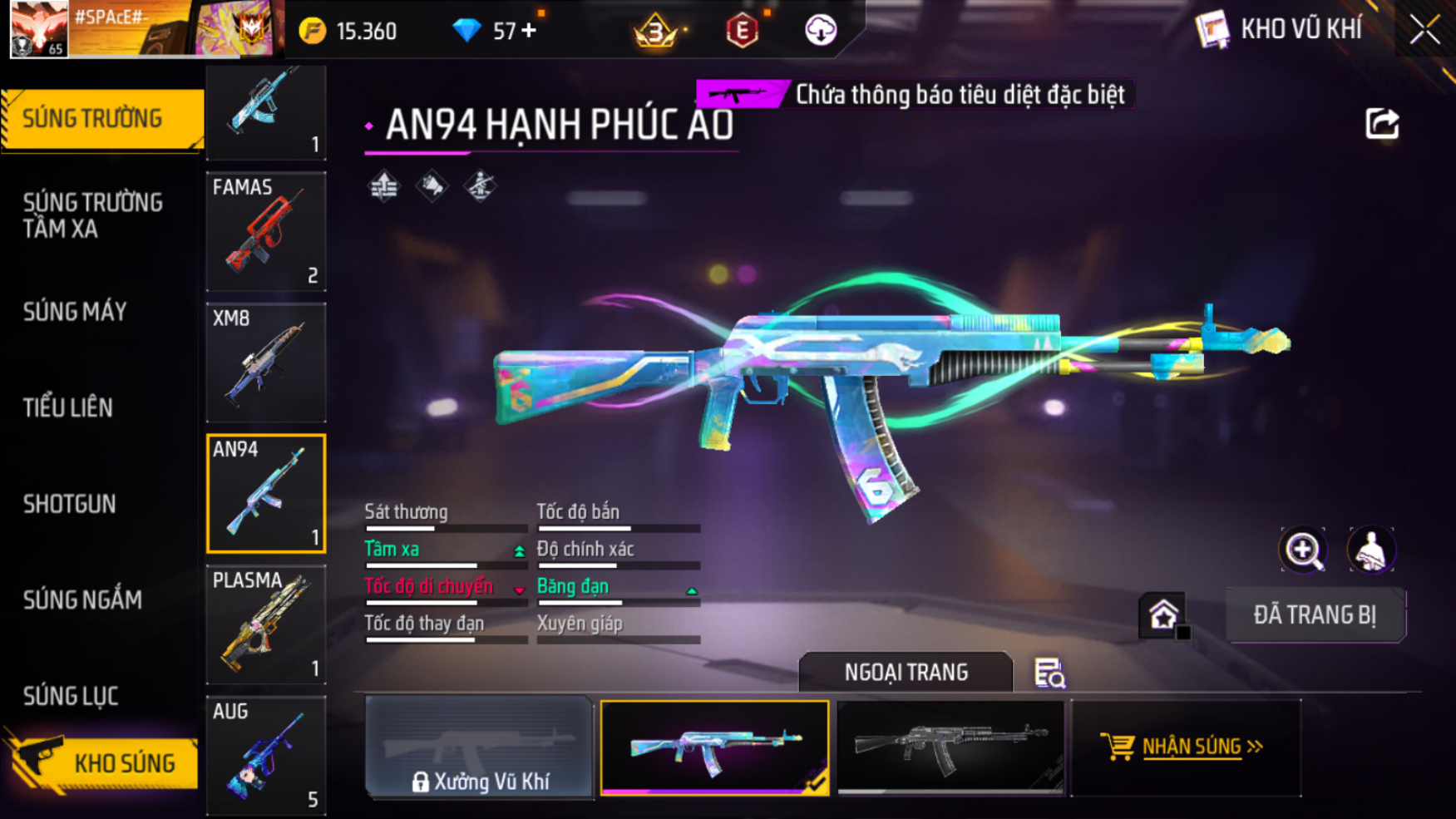Switch to Súng Trường Tầm Xa category
This screenshot has height=819, width=1456.
pyautogui.click(x=93, y=215)
